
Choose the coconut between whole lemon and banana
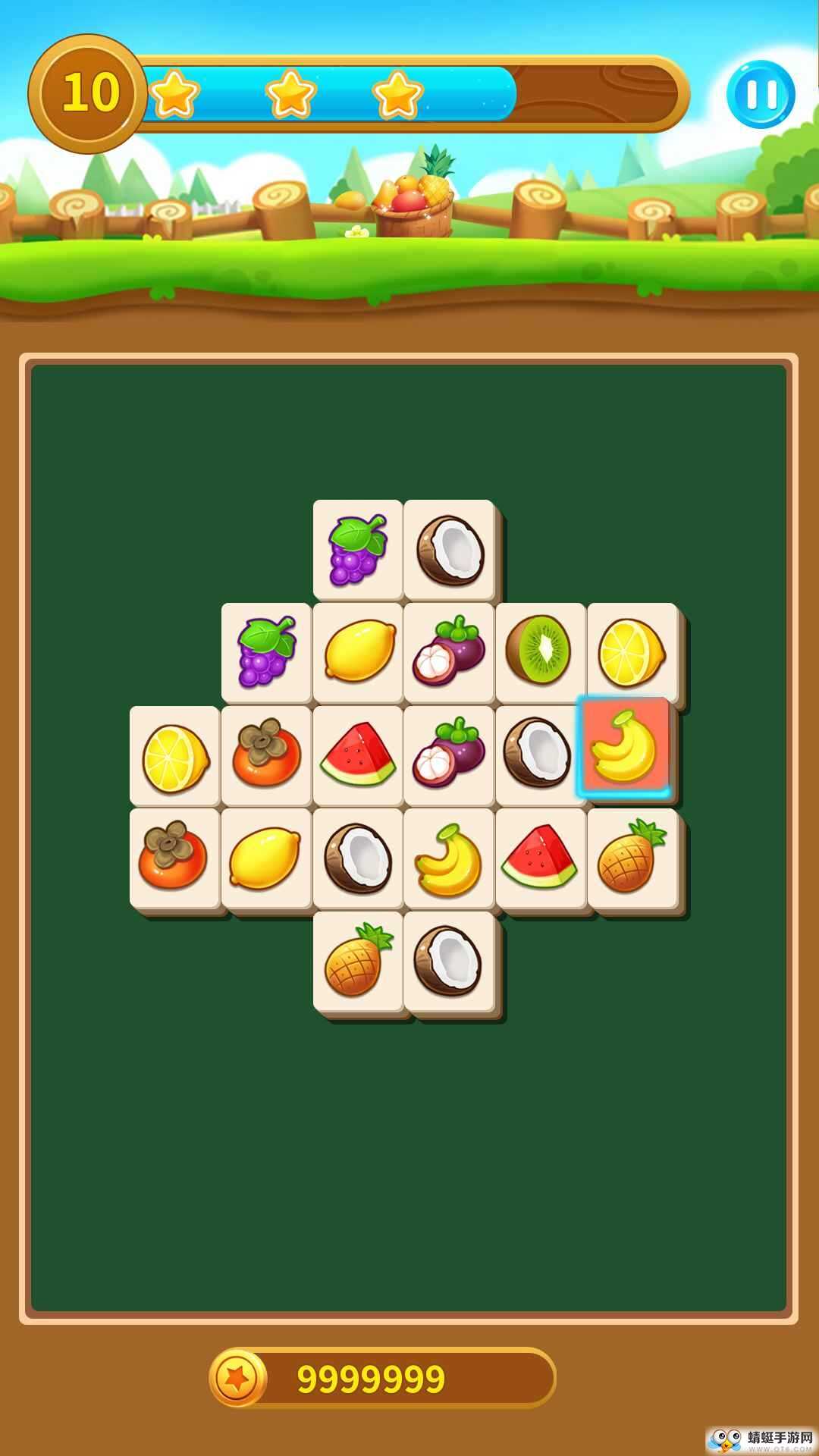(x=357, y=857)
